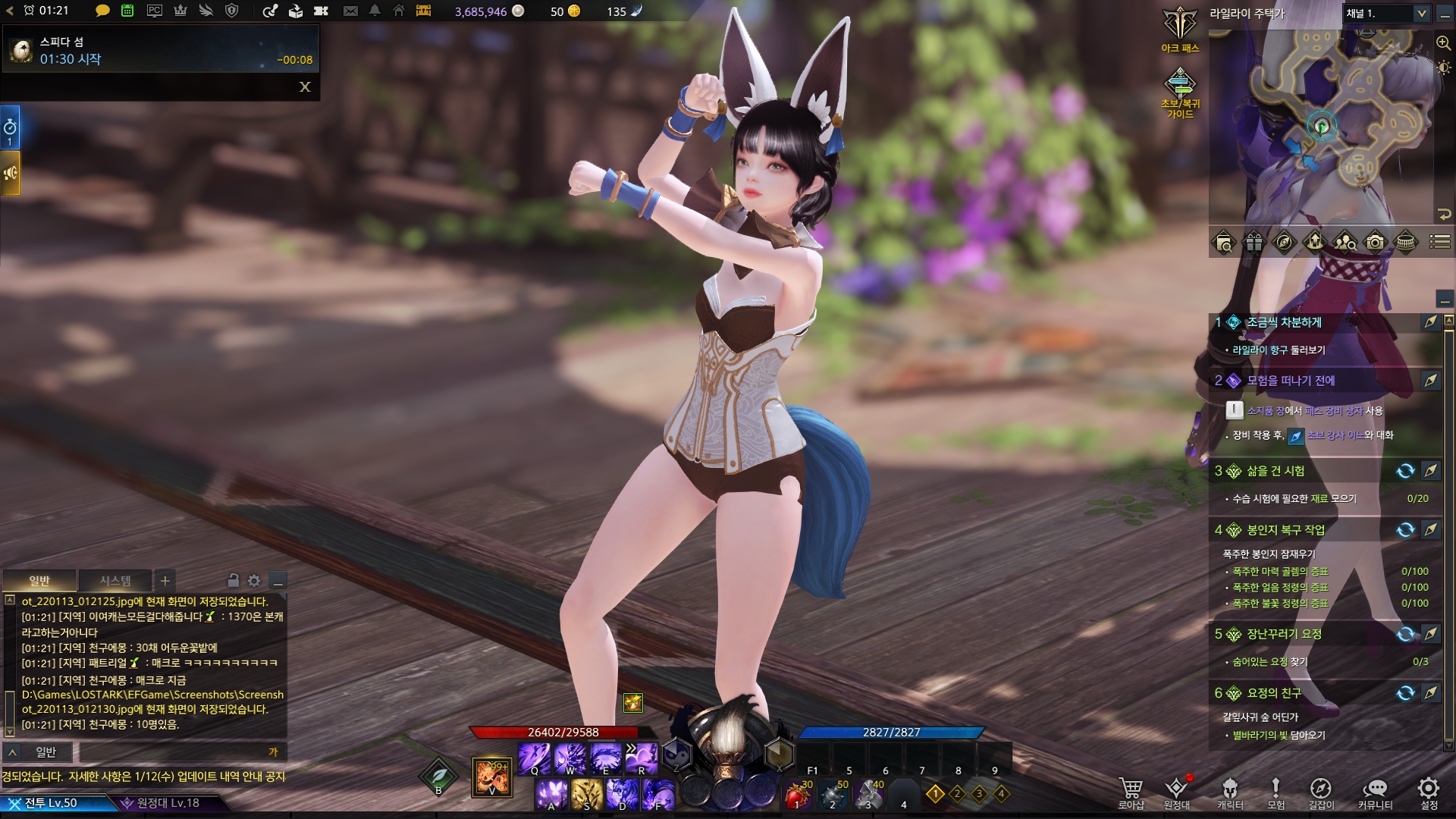Image resolution: width=1456 pixels, height=819 pixels.
Task: Click the camera icon under the minimap
Action: pos(1375,243)
